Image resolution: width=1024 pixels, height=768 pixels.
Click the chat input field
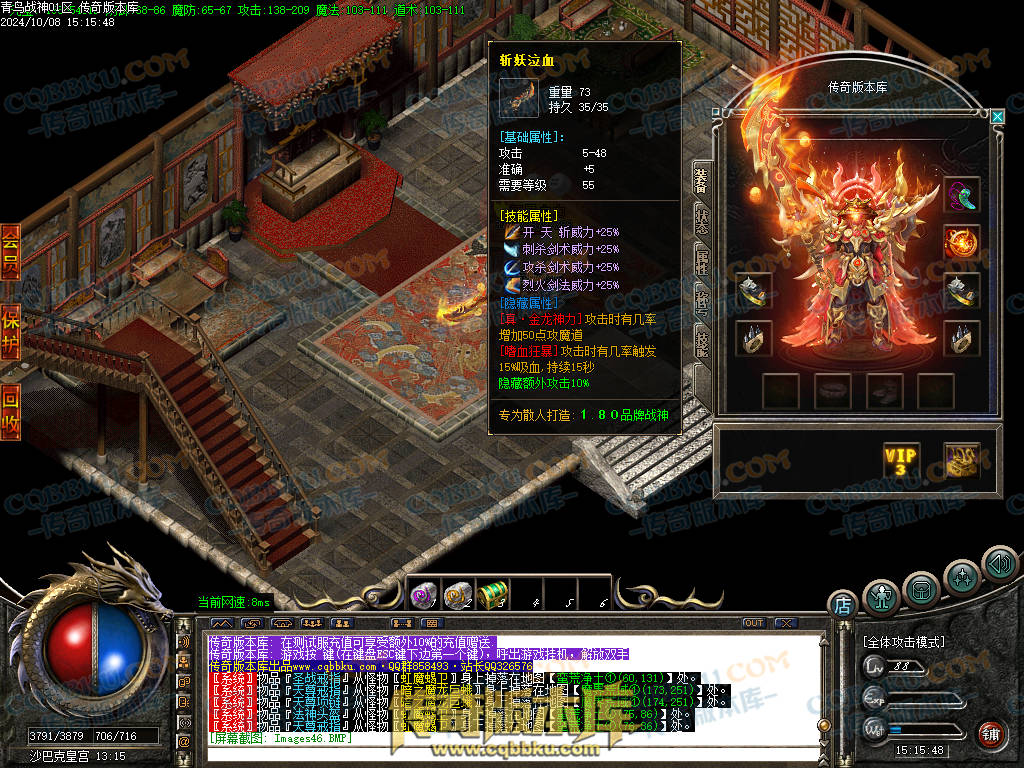pyautogui.click(x=500, y=740)
